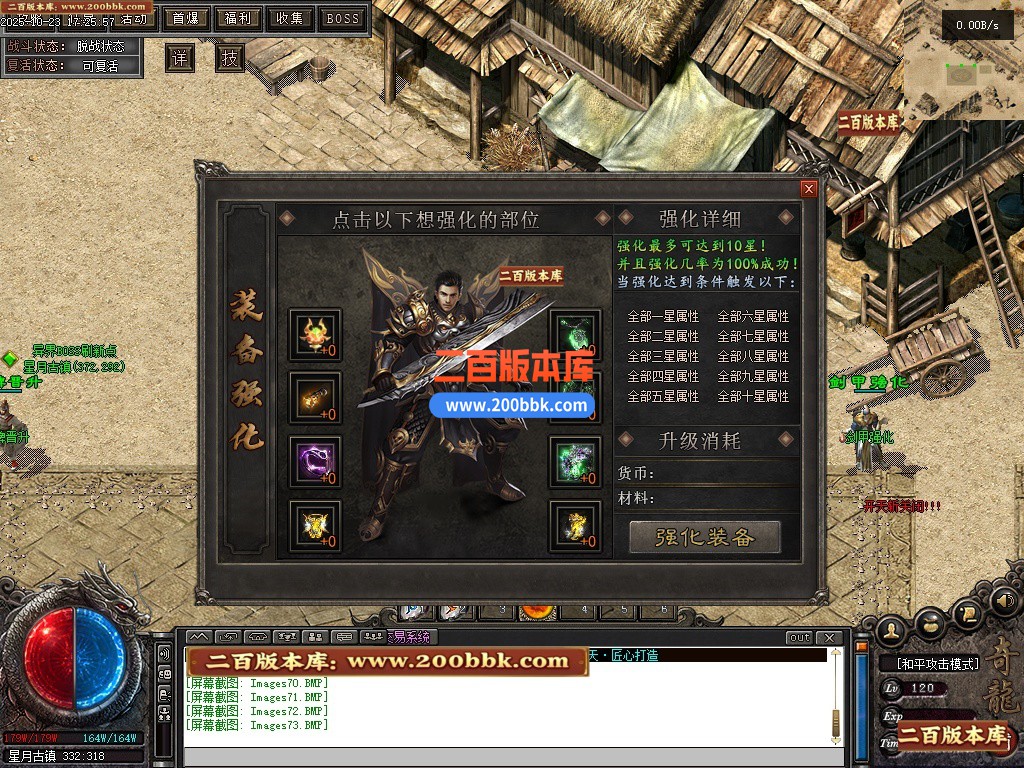1024x768 pixels.
Task: Click the 技 skills button
Action: click(230, 58)
